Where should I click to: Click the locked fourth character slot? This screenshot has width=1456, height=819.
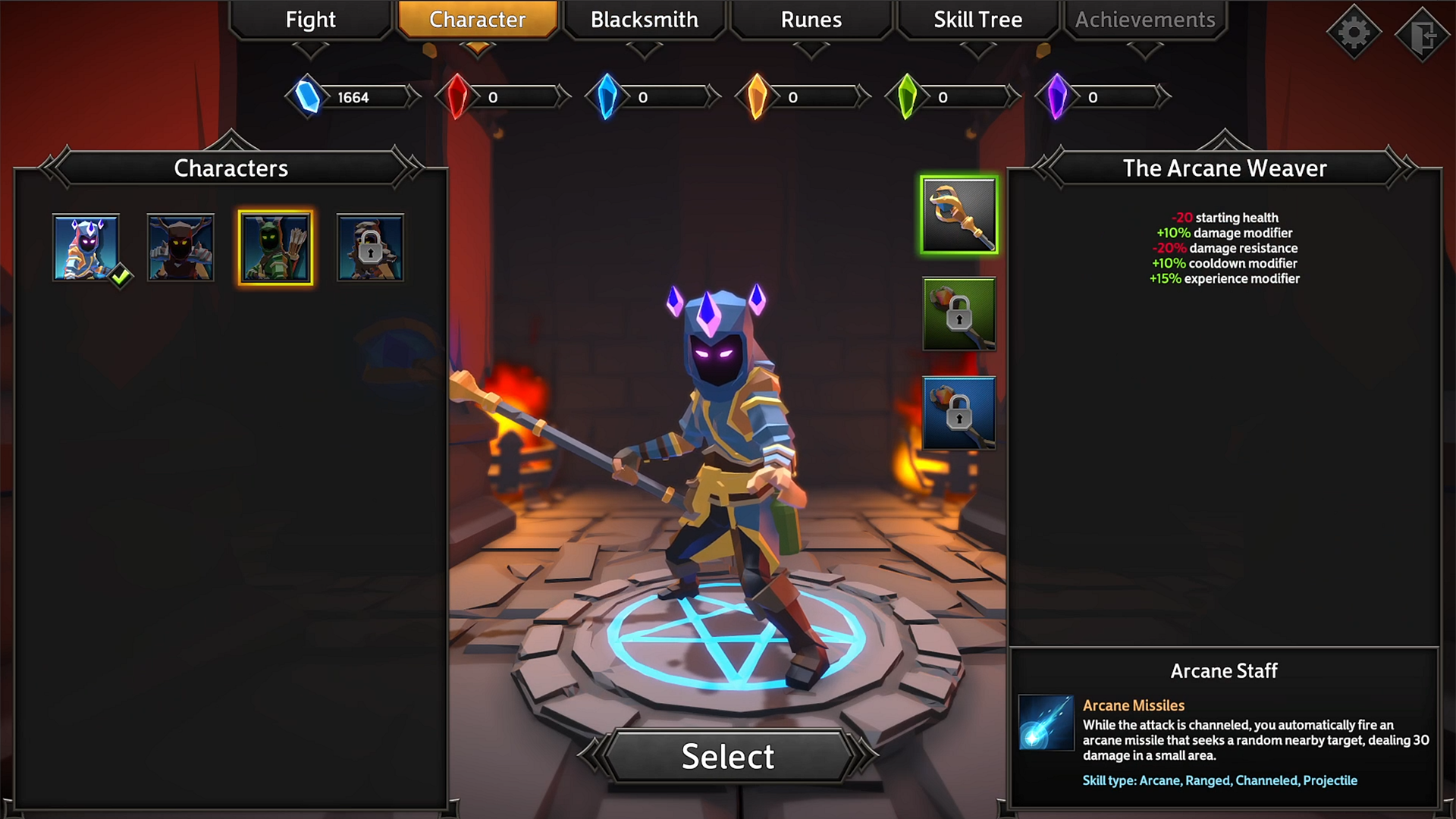[370, 247]
